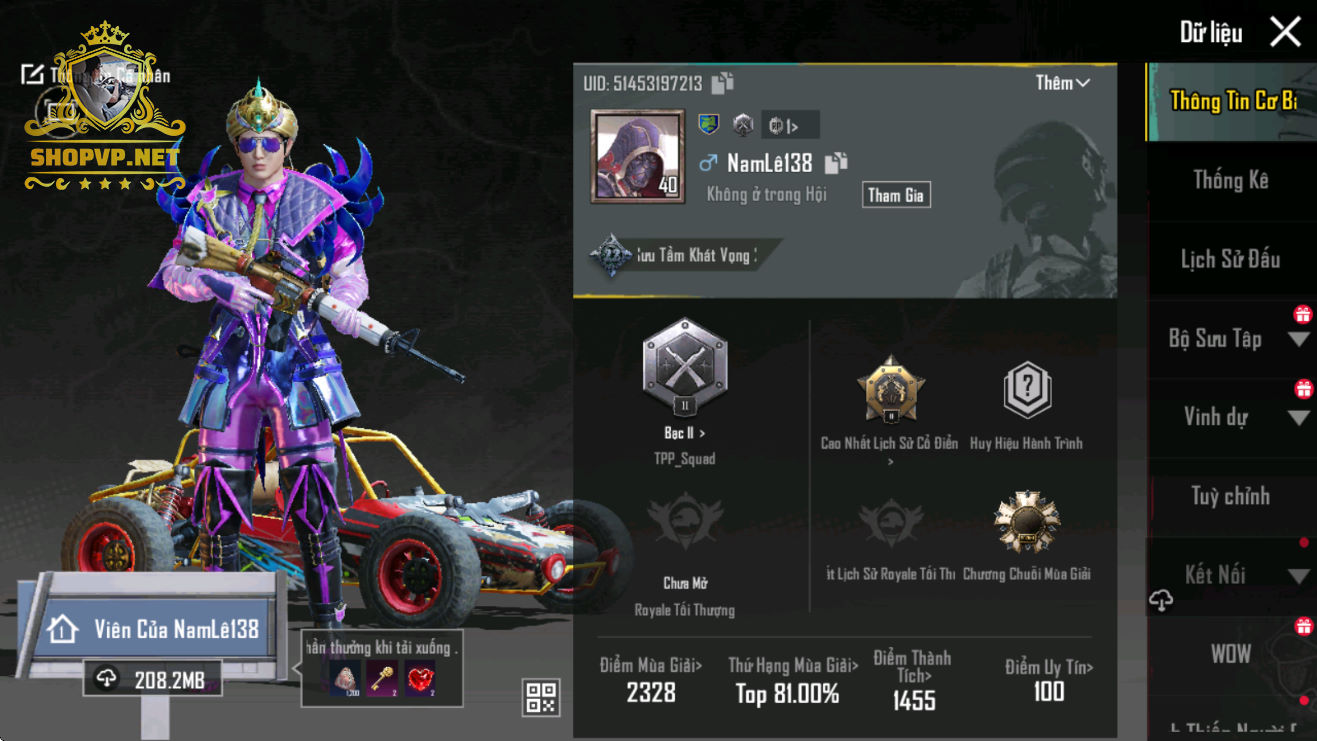View Điểm Uy Tín details

[1048, 680]
